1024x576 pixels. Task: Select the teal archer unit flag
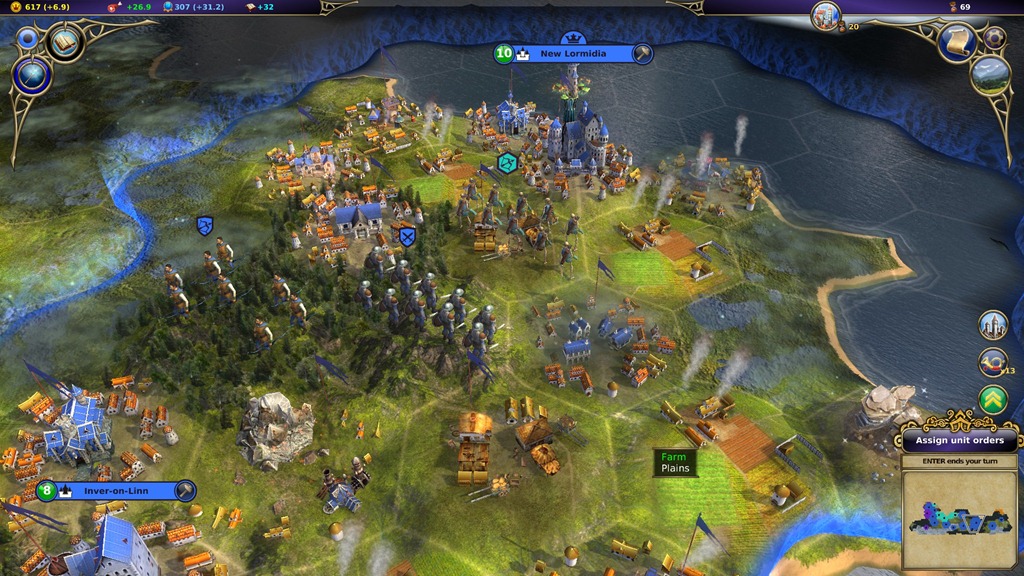pyautogui.click(x=508, y=162)
